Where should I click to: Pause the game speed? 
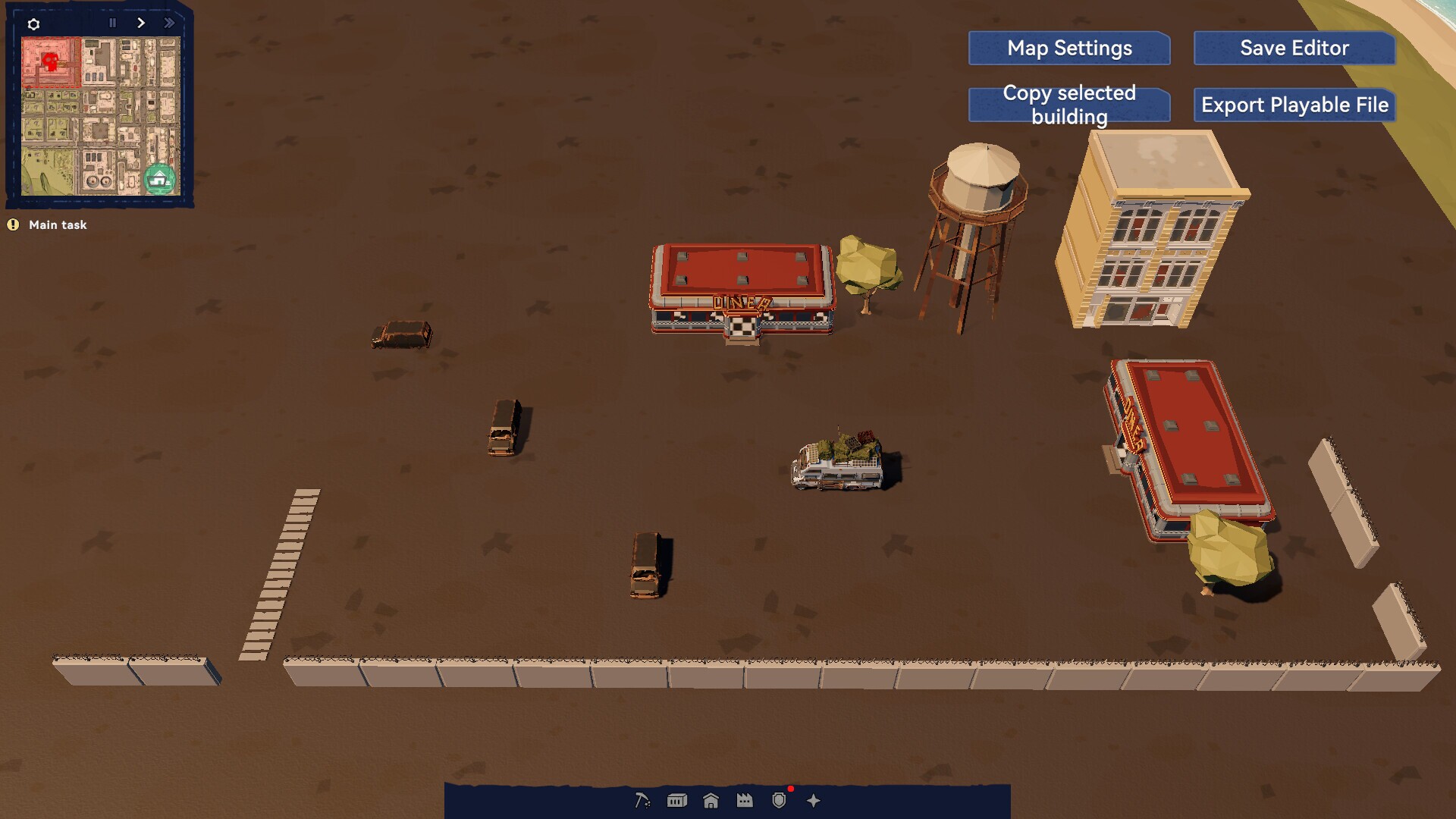coord(113,23)
